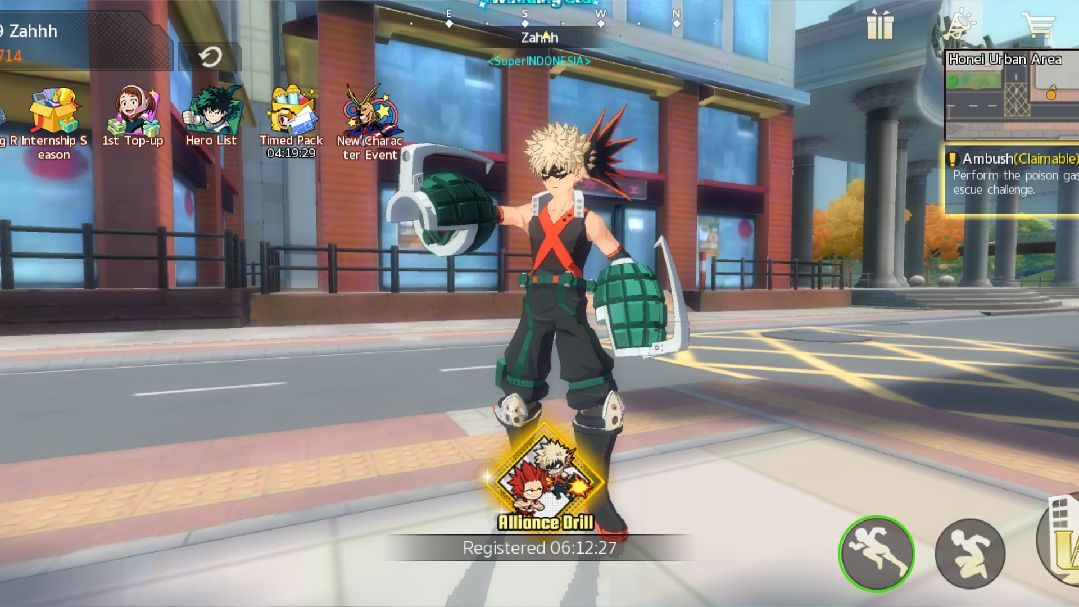Viewport: 1079px width, 607px height.
Task: Open the shopping cart store
Action: point(1039,25)
